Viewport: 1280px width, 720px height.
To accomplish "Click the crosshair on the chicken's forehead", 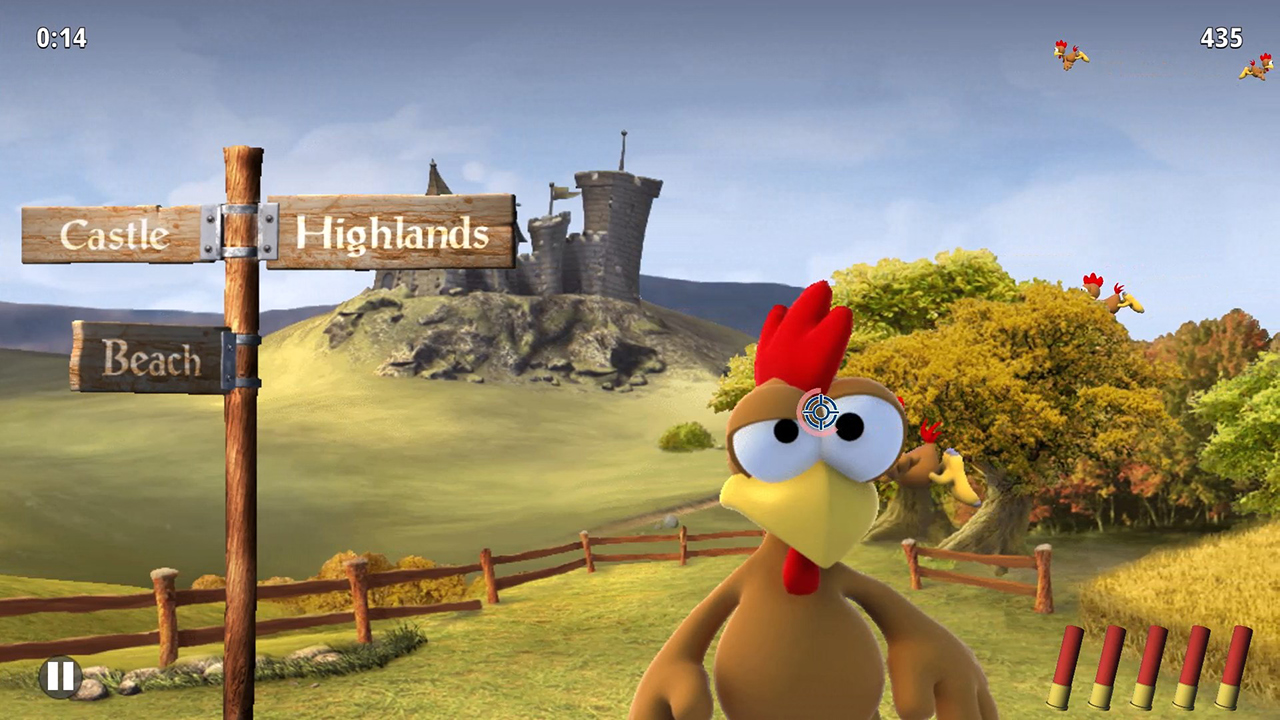I will point(820,412).
